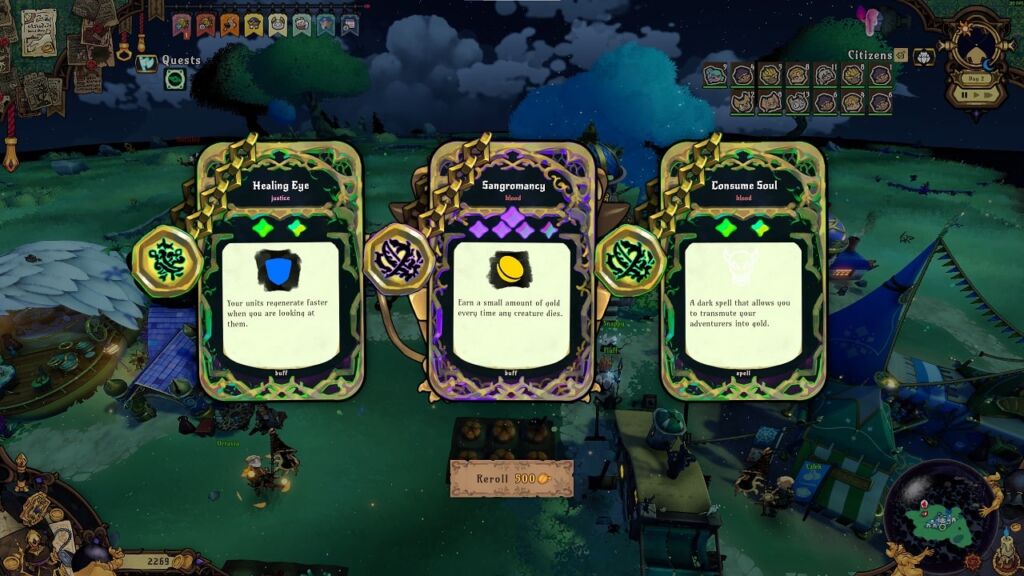The height and width of the screenshot is (576, 1024).
Task: Click the green emblem beside Healing Eye
Action: (167, 261)
